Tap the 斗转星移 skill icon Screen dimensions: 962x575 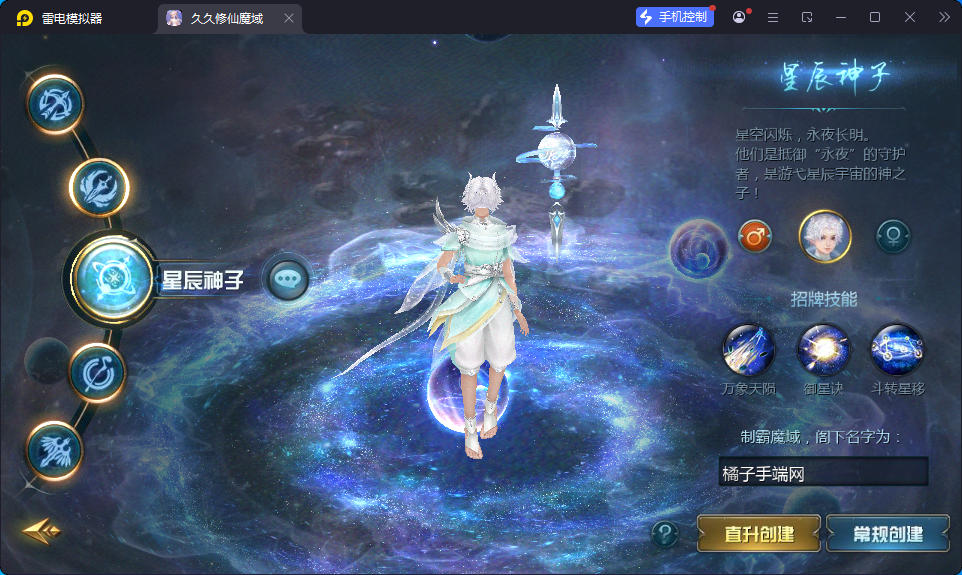896,350
